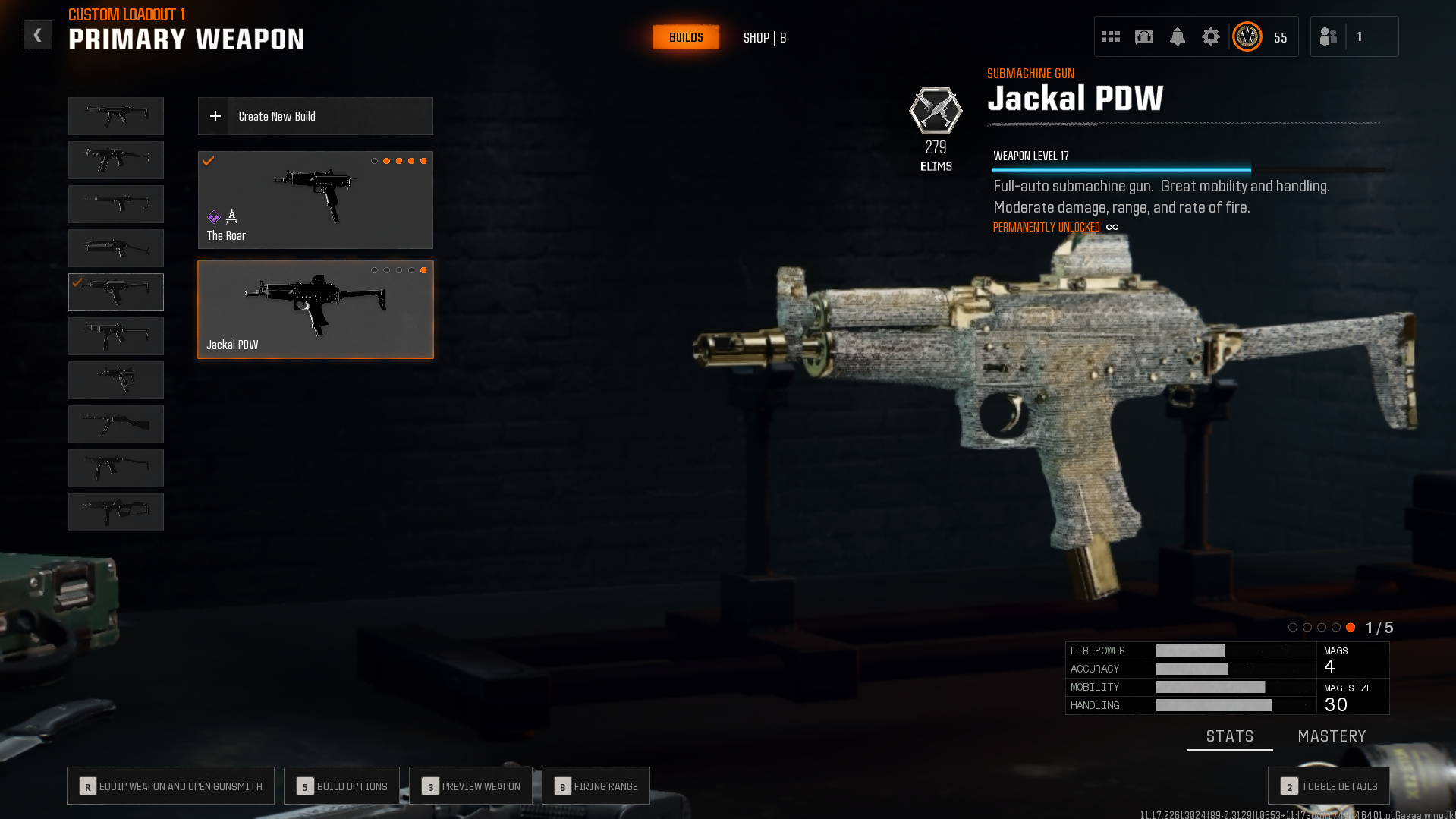Toggle weapon details

(1329, 786)
